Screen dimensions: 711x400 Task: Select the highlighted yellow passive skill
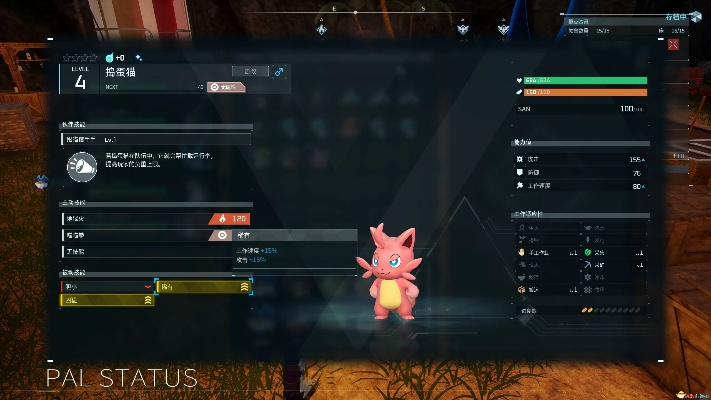point(204,286)
